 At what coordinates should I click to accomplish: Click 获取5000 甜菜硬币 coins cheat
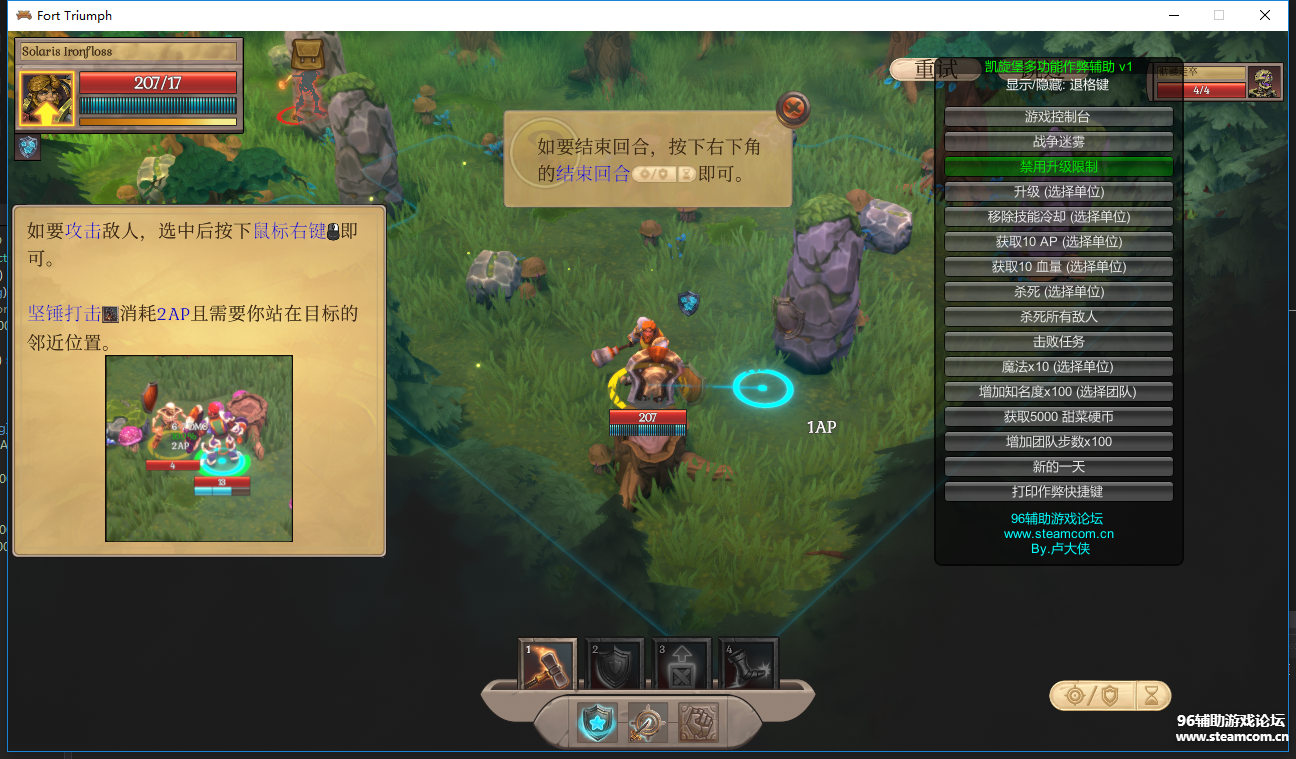1058,417
